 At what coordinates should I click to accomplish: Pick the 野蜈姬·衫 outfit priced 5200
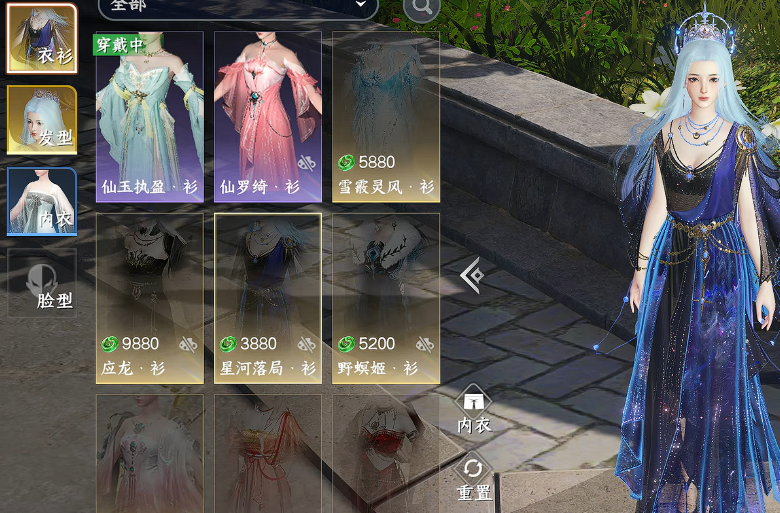tap(385, 298)
